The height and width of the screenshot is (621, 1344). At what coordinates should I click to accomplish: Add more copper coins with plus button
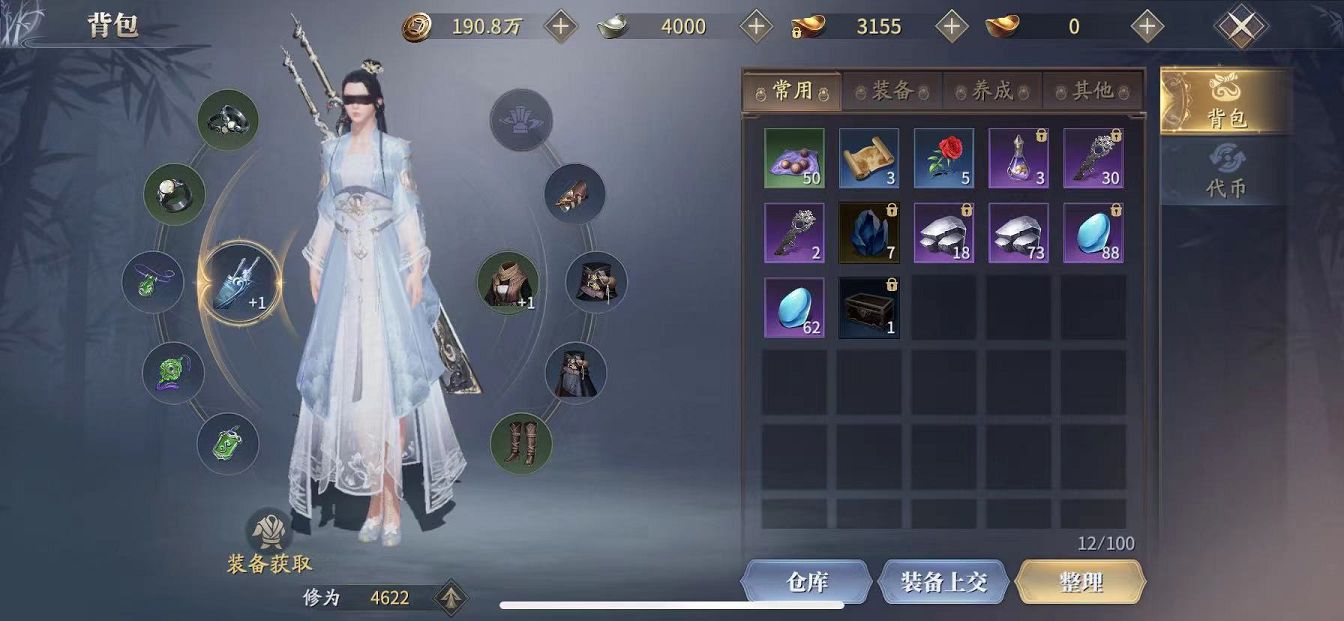(x=561, y=27)
